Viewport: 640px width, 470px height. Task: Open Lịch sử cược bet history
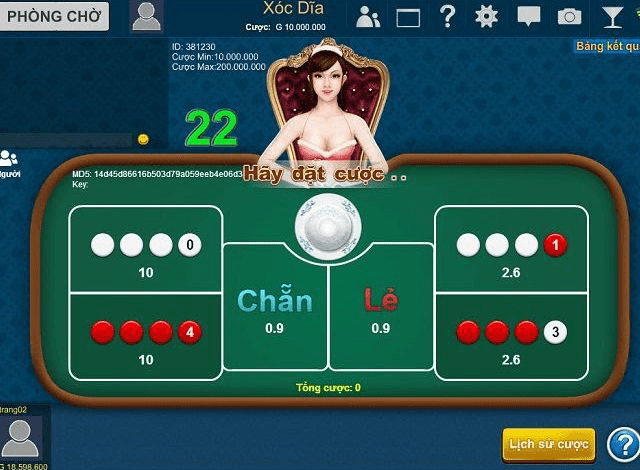(x=548, y=444)
